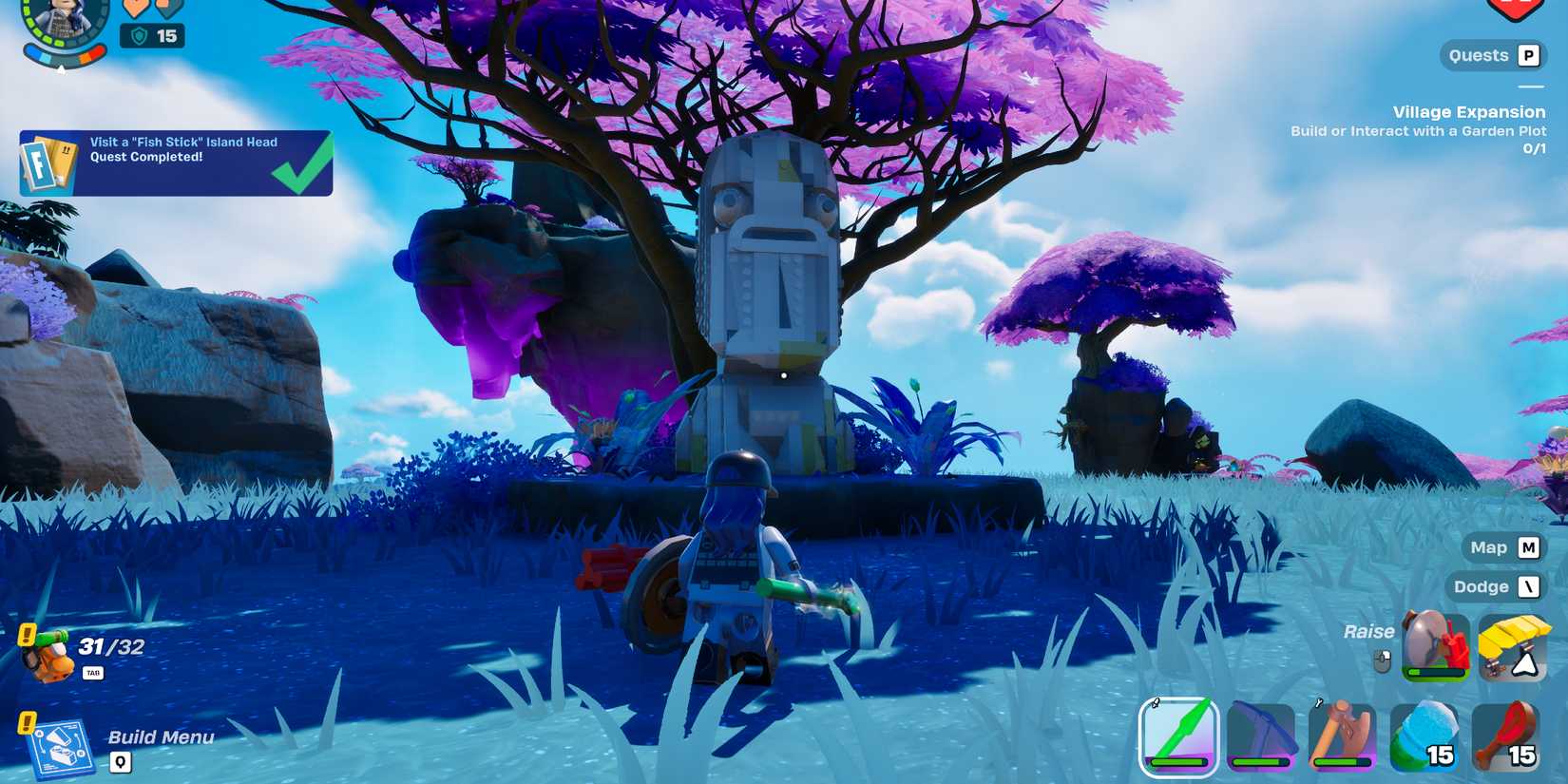The height and width of the screenshot is (784, 1568).
Task: Click the shield badge showing 15
Action: point(153,36)
